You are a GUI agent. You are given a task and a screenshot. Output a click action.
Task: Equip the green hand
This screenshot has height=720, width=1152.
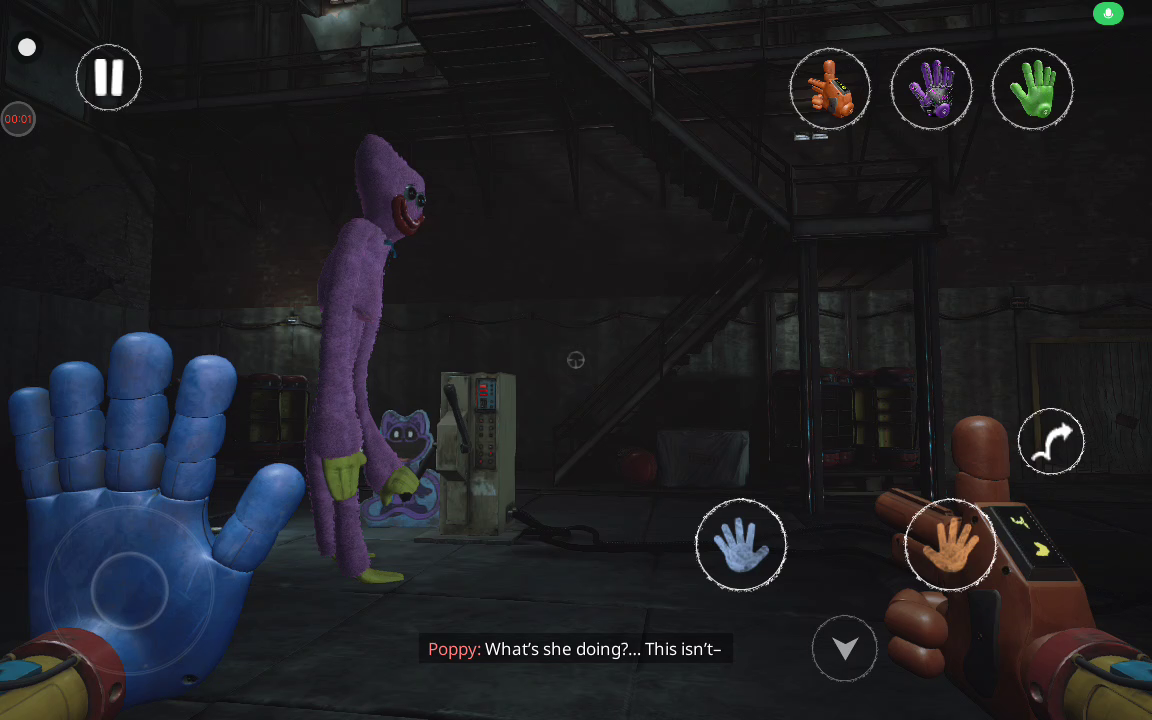coord(1032,89)
